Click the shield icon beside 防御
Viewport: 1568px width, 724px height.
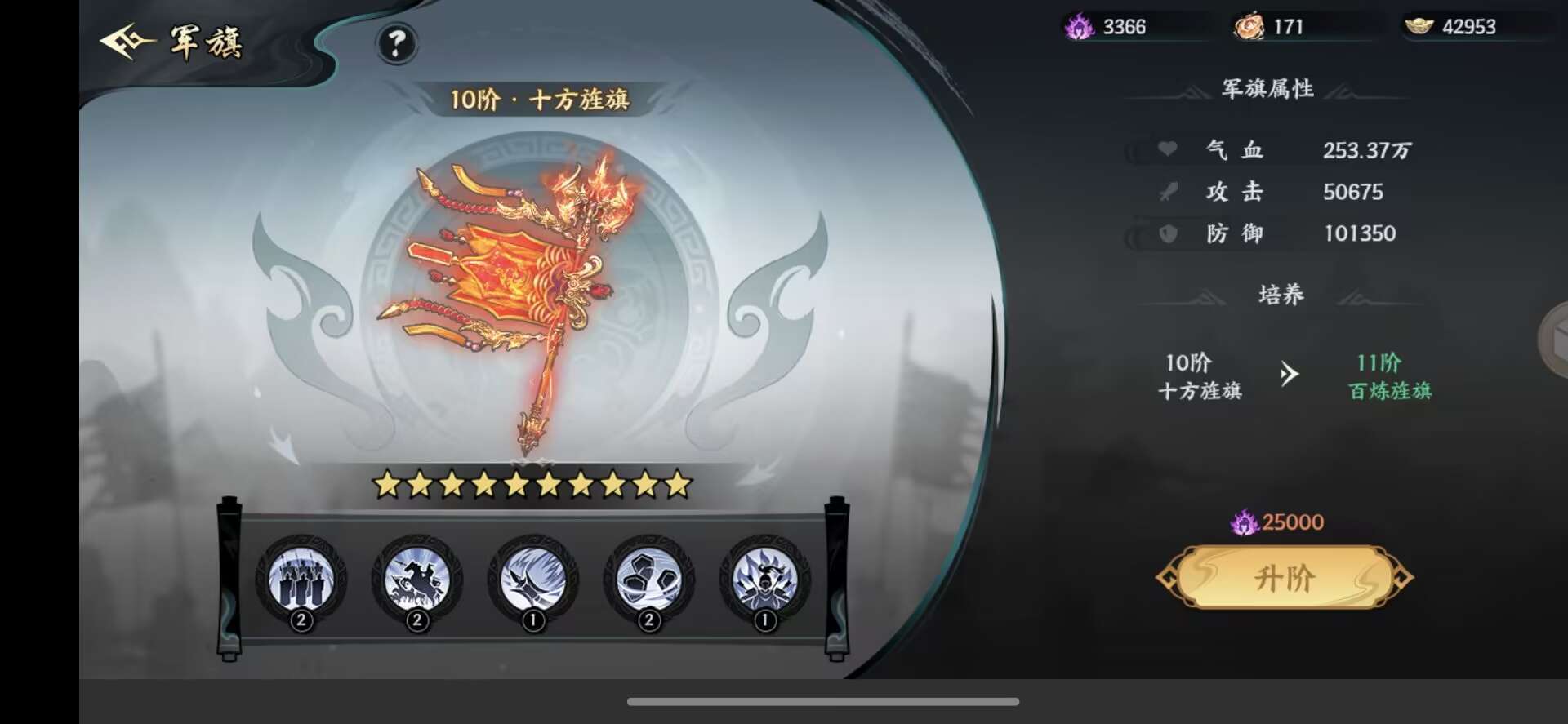1167,234
